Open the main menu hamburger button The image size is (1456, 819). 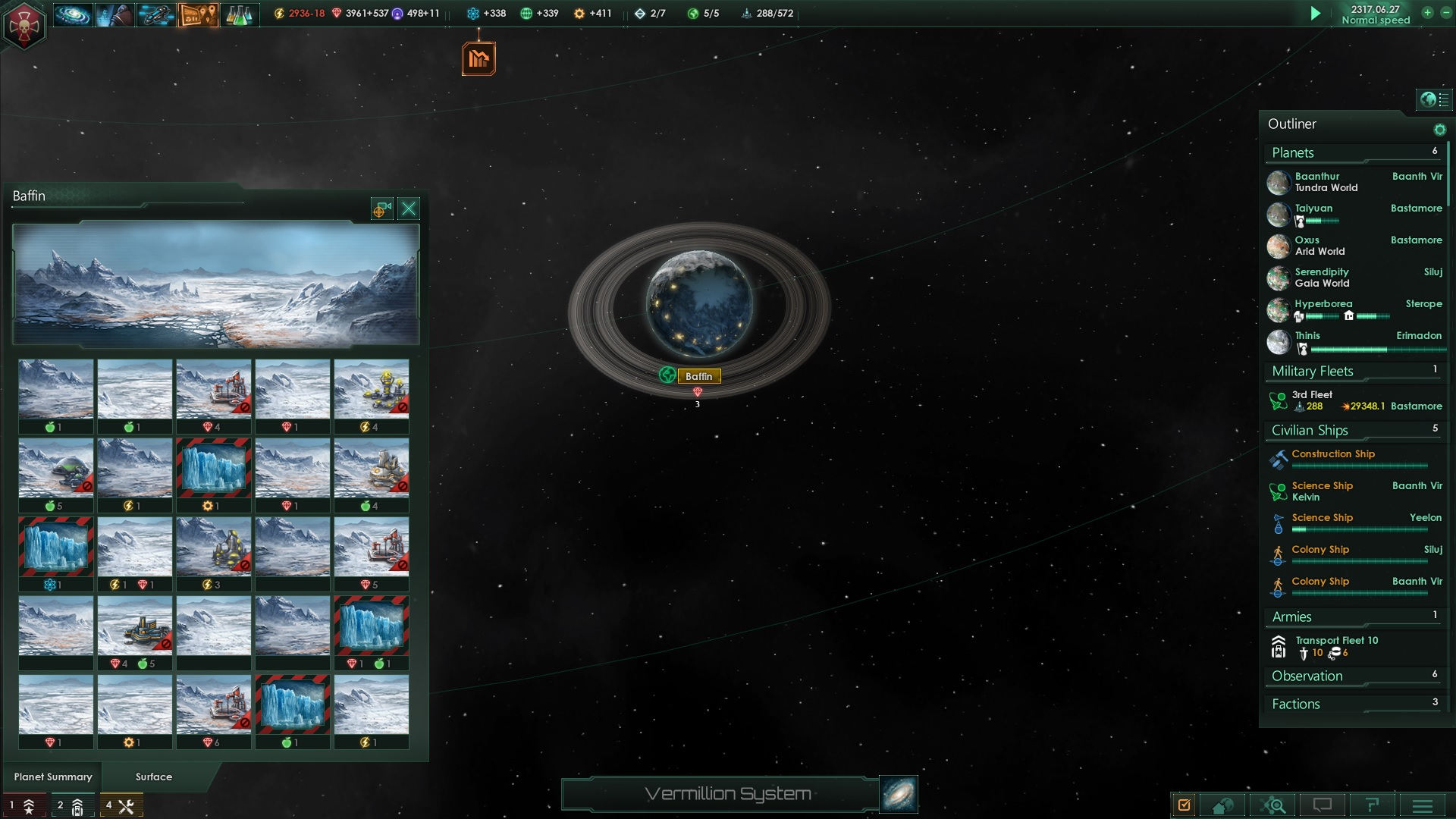(1423, 805)
